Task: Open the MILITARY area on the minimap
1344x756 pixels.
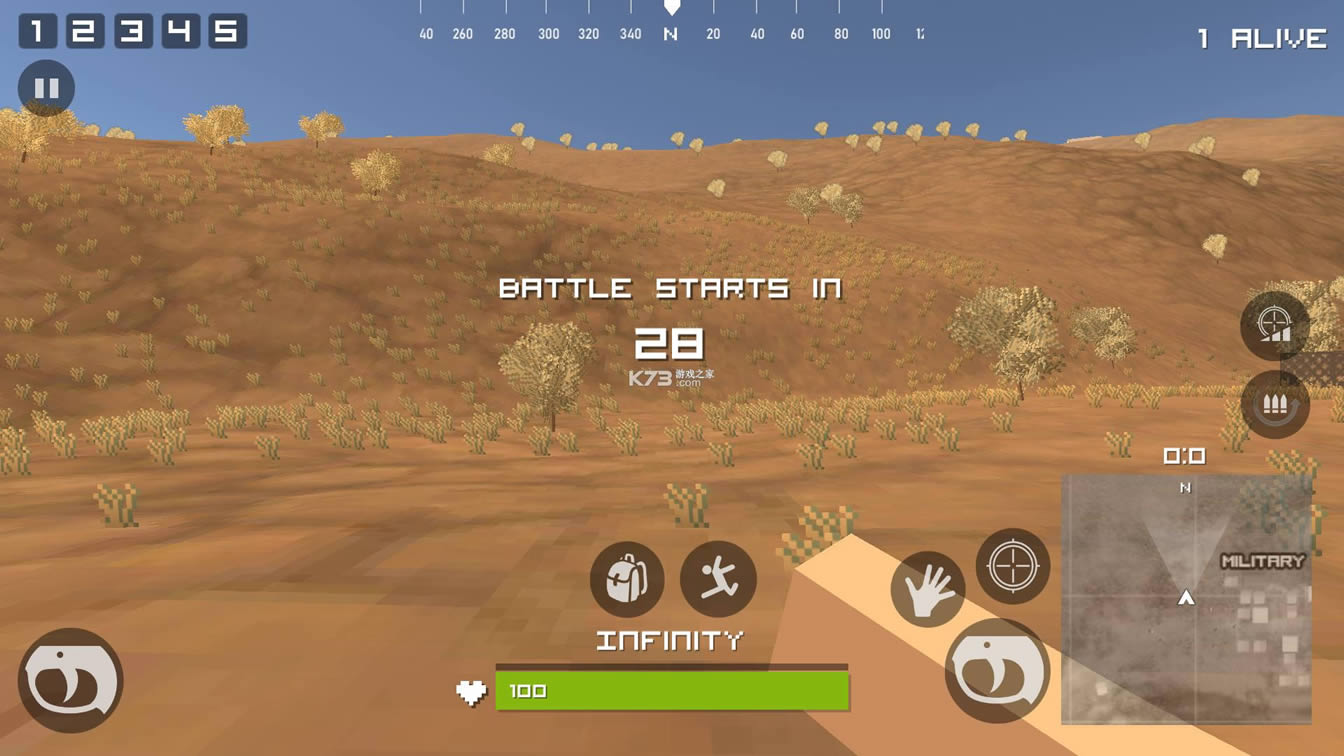Action: point(1262,560)
